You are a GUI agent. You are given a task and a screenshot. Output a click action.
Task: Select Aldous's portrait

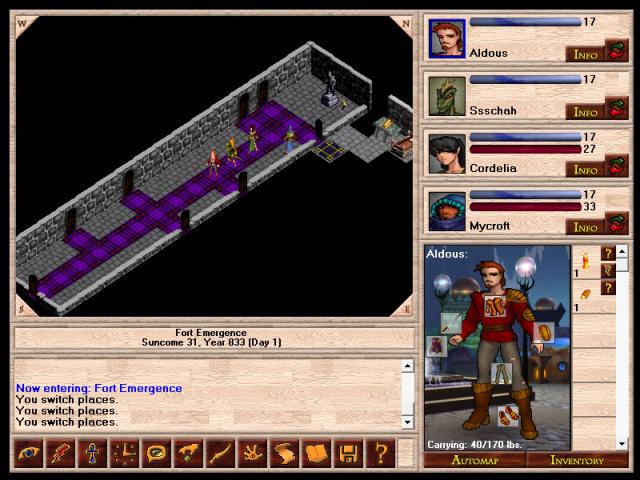click(x=447, y=38)
